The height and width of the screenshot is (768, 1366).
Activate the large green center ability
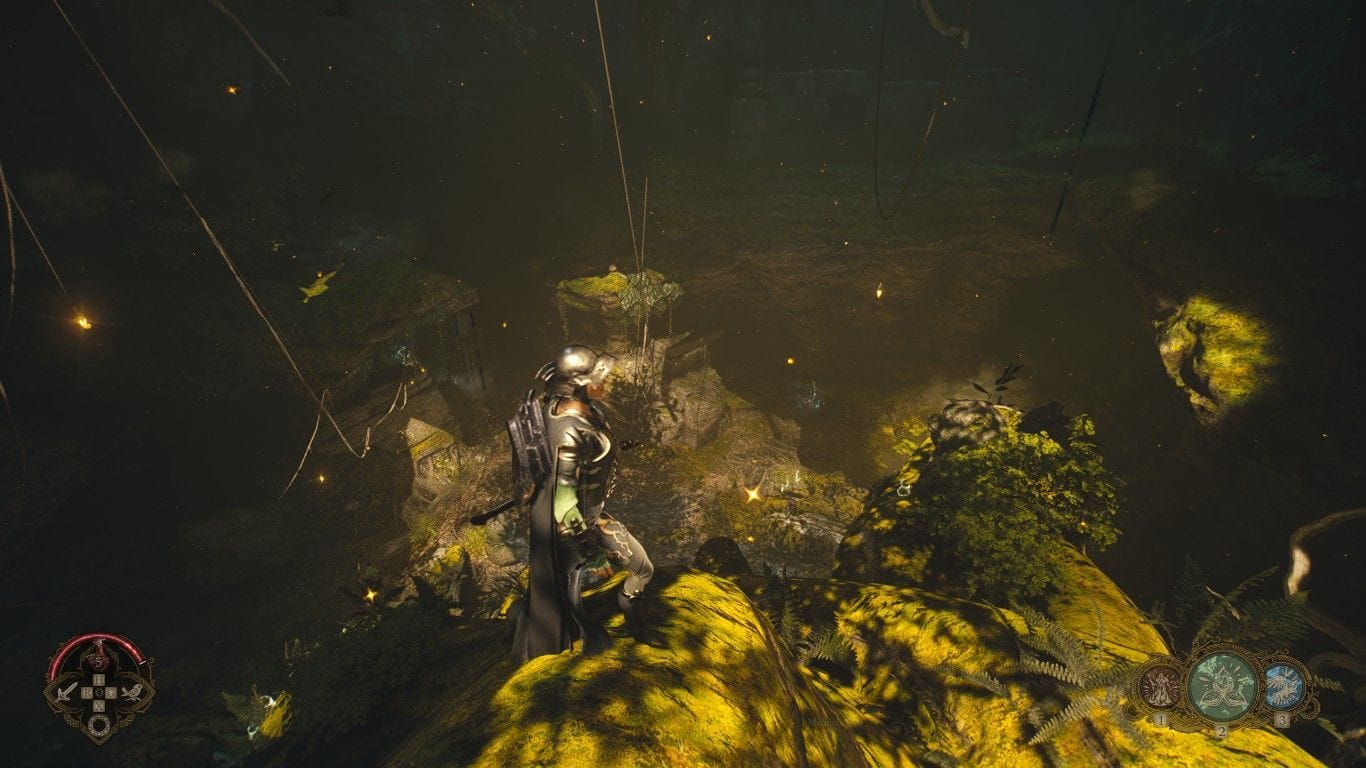click(x=1221, y=686)
